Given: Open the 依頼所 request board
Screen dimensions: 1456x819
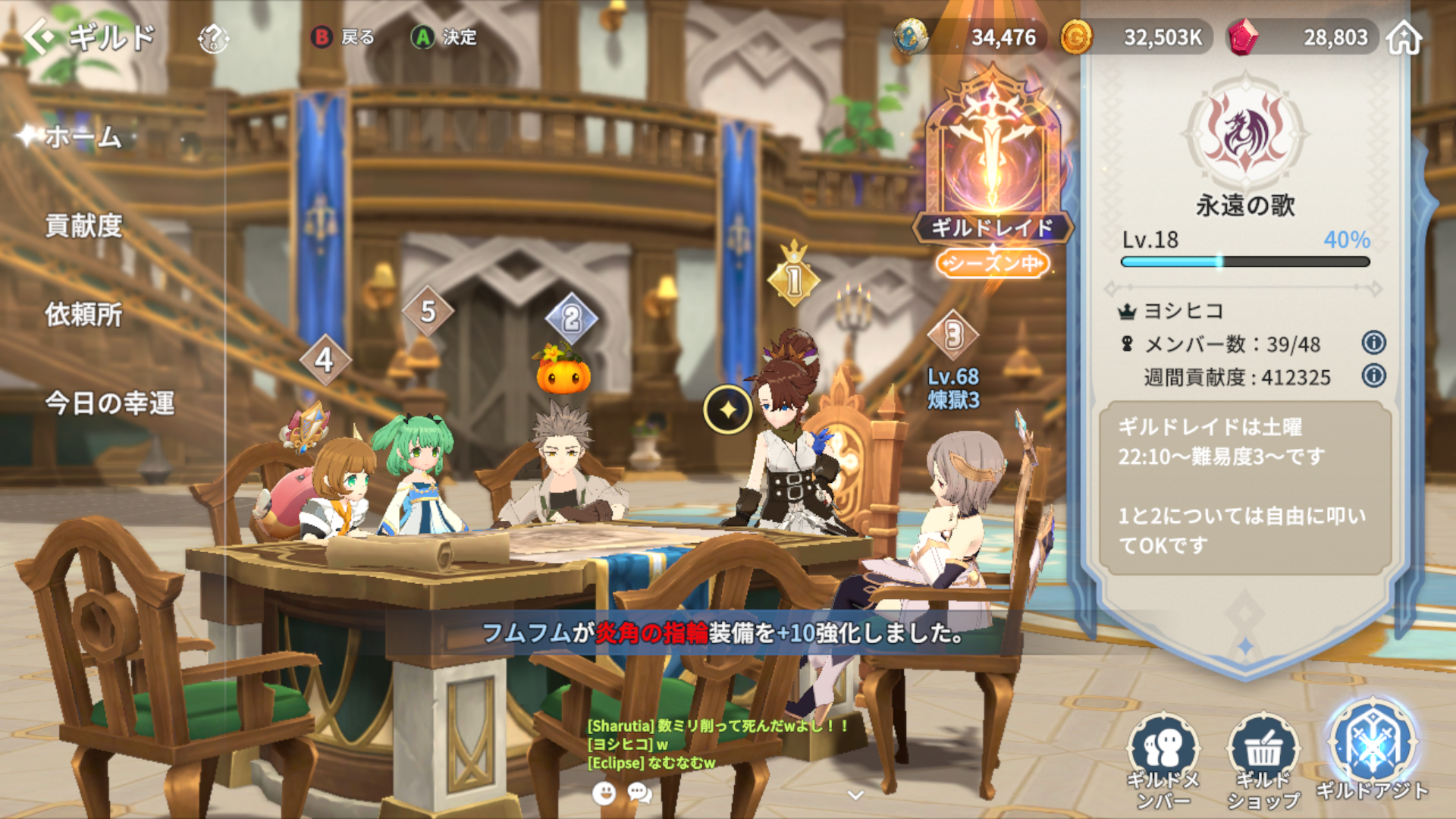Looking at the screenshot, I should (83, 315).
